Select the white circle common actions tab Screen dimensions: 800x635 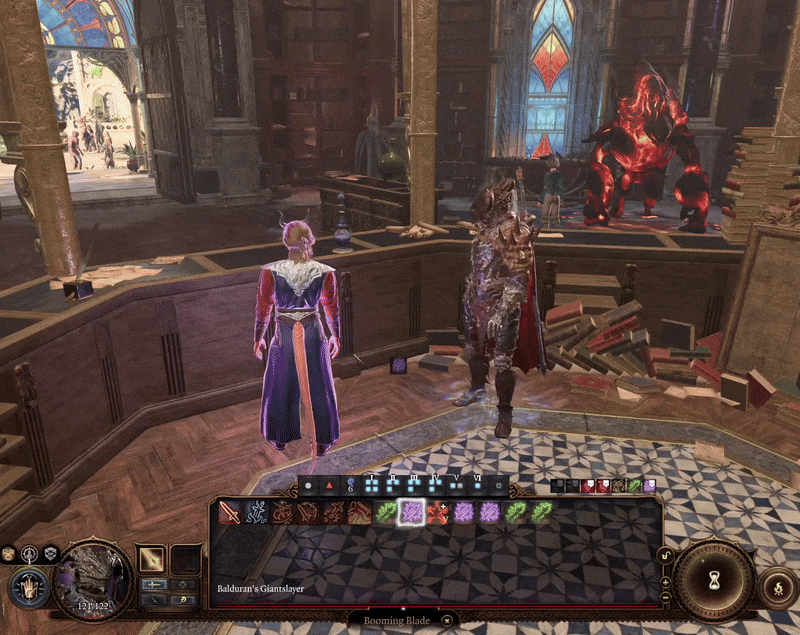click(308, 486)
